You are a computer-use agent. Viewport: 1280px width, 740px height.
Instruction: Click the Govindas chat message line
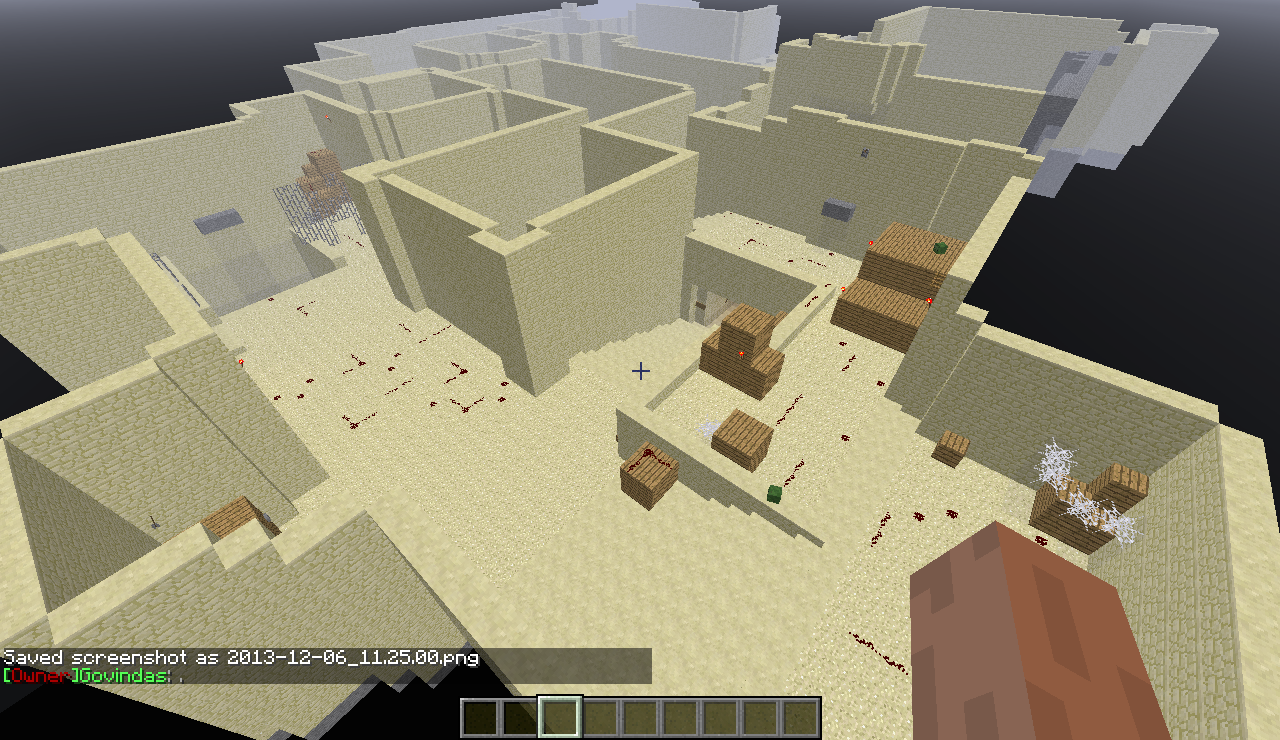(95, 676)
